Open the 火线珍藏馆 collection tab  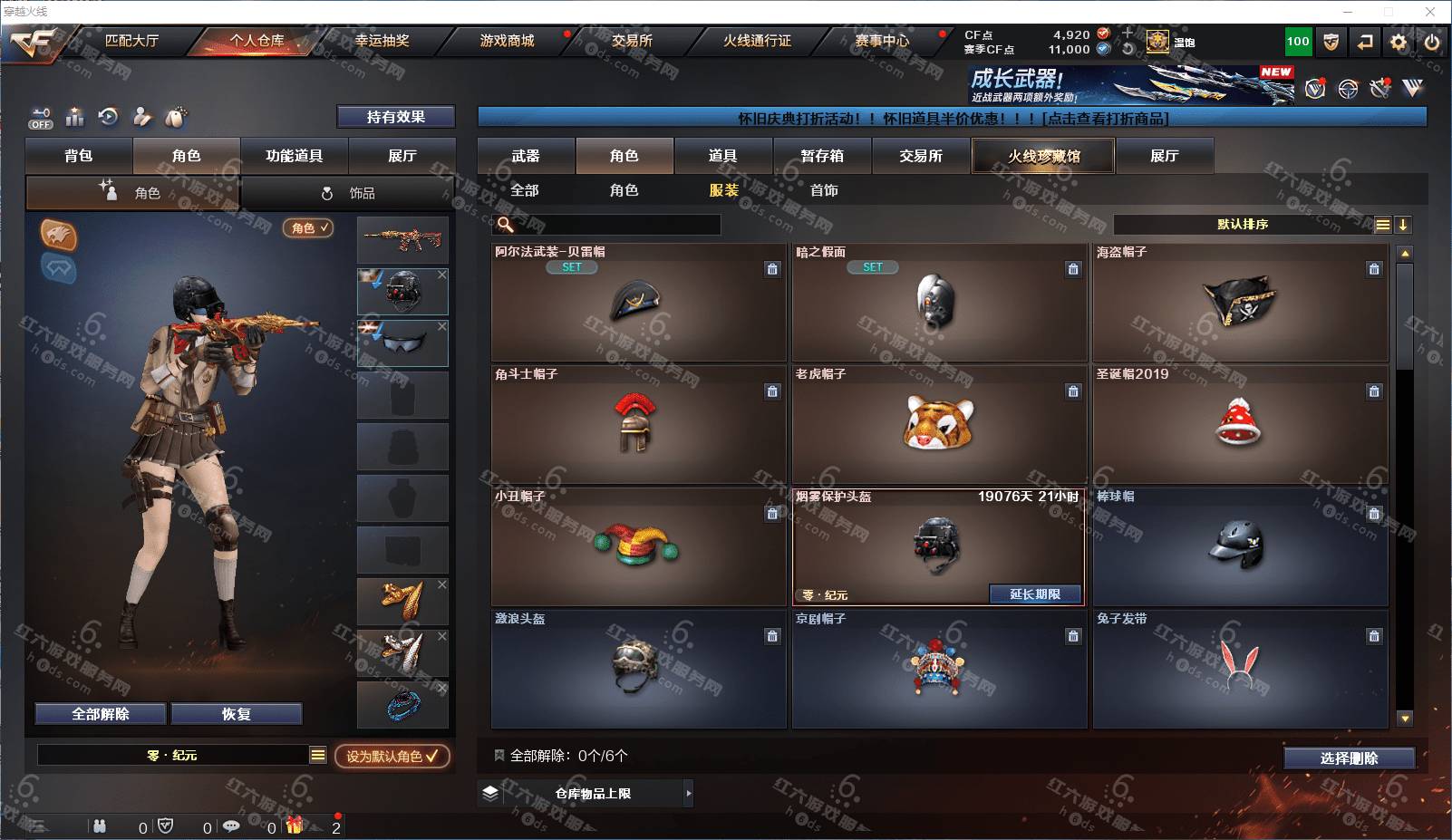pos(1043,156)
